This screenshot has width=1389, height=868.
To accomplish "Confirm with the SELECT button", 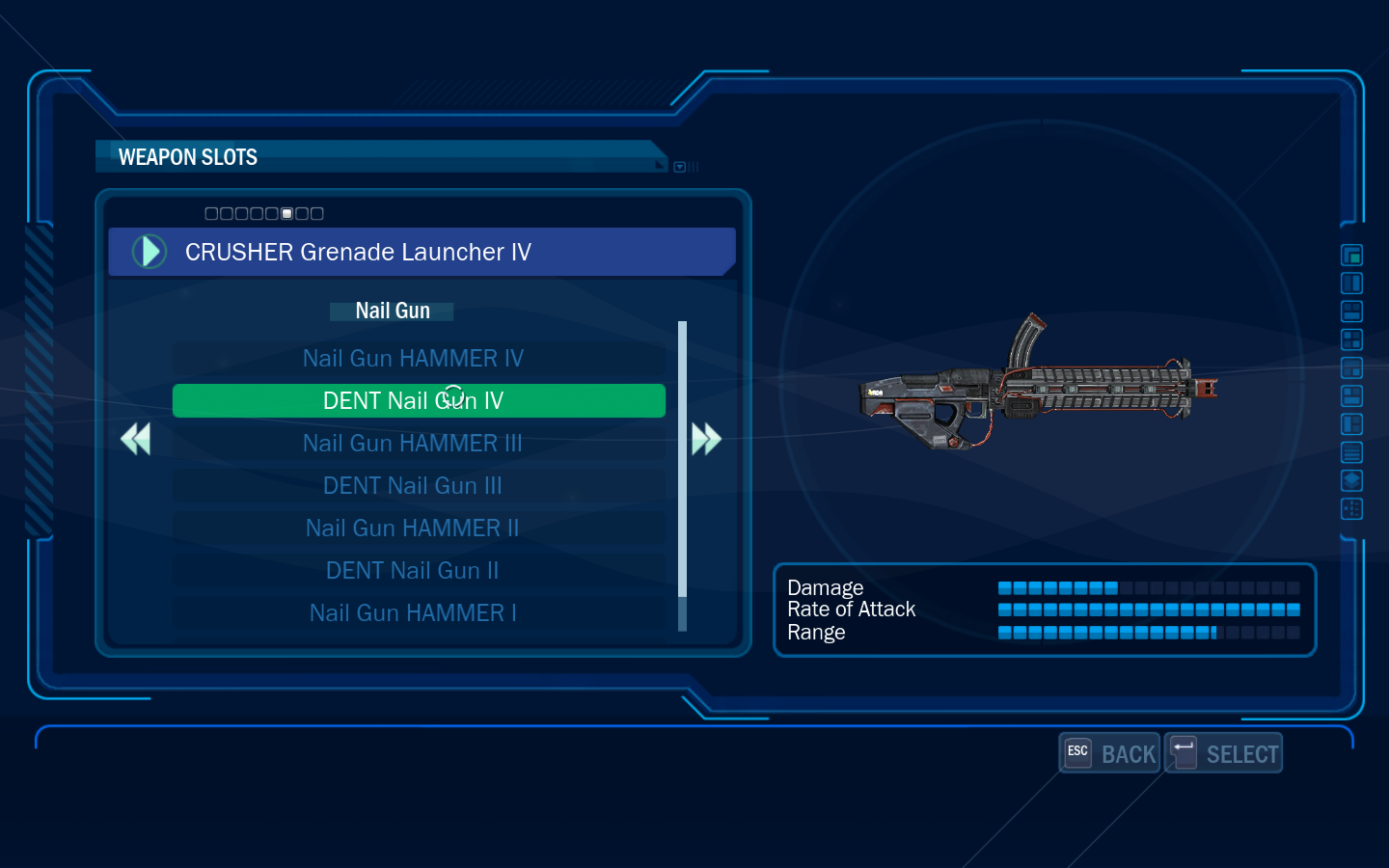I will [x=1224, y=753].
